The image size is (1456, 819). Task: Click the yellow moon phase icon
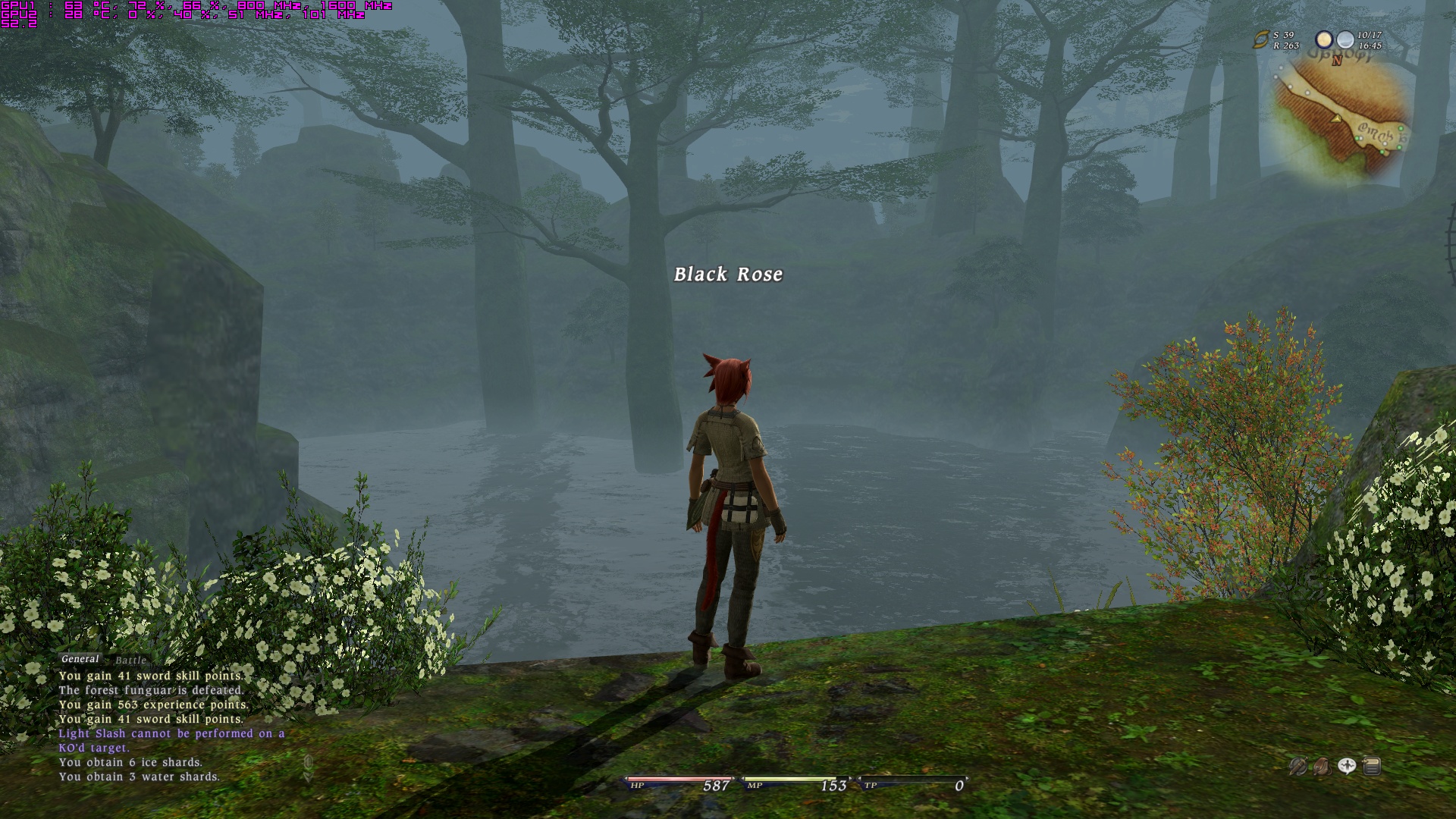pos(1324,39)
